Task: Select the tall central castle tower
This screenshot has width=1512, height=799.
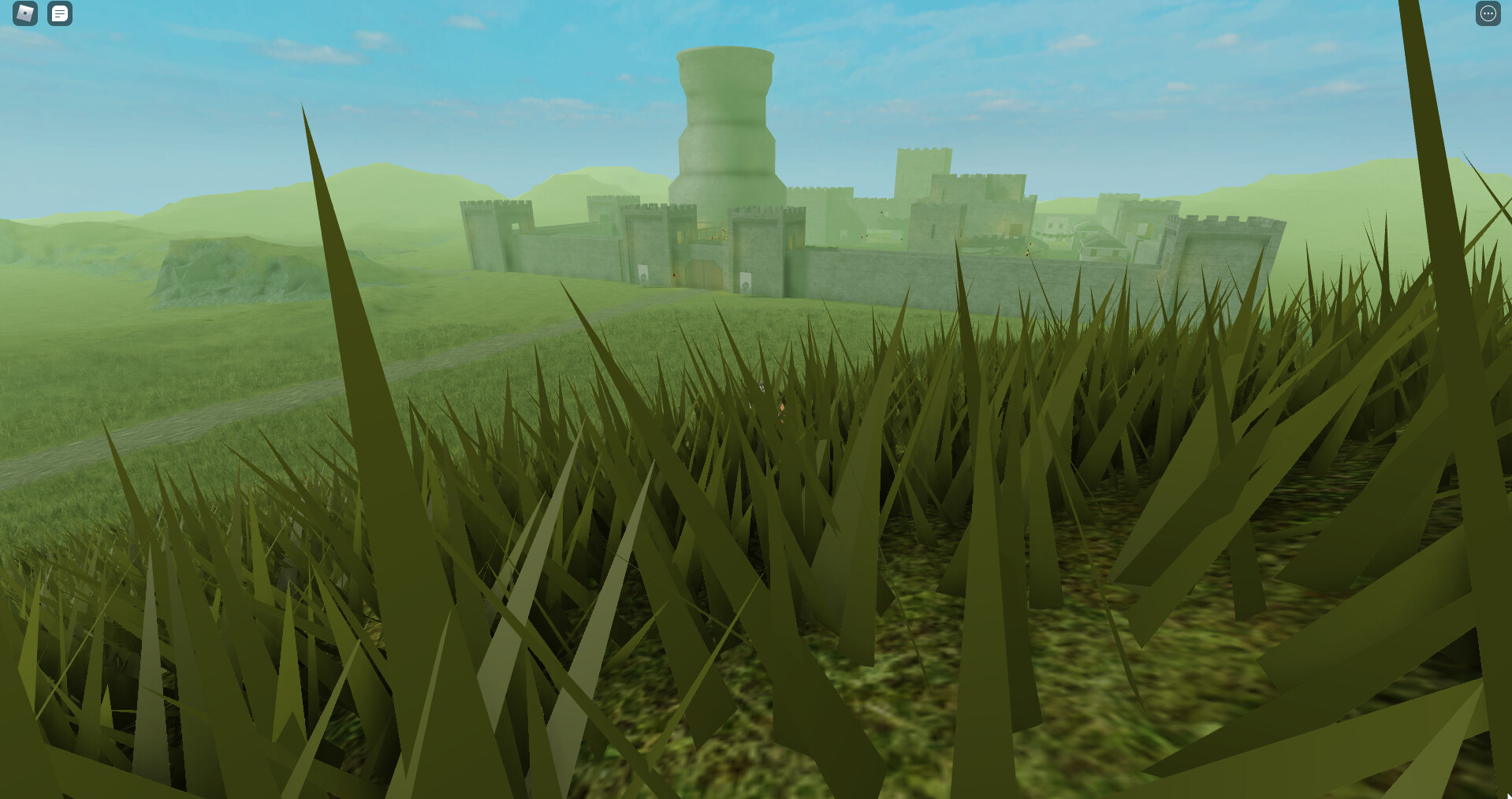Action: coord(724,126)
